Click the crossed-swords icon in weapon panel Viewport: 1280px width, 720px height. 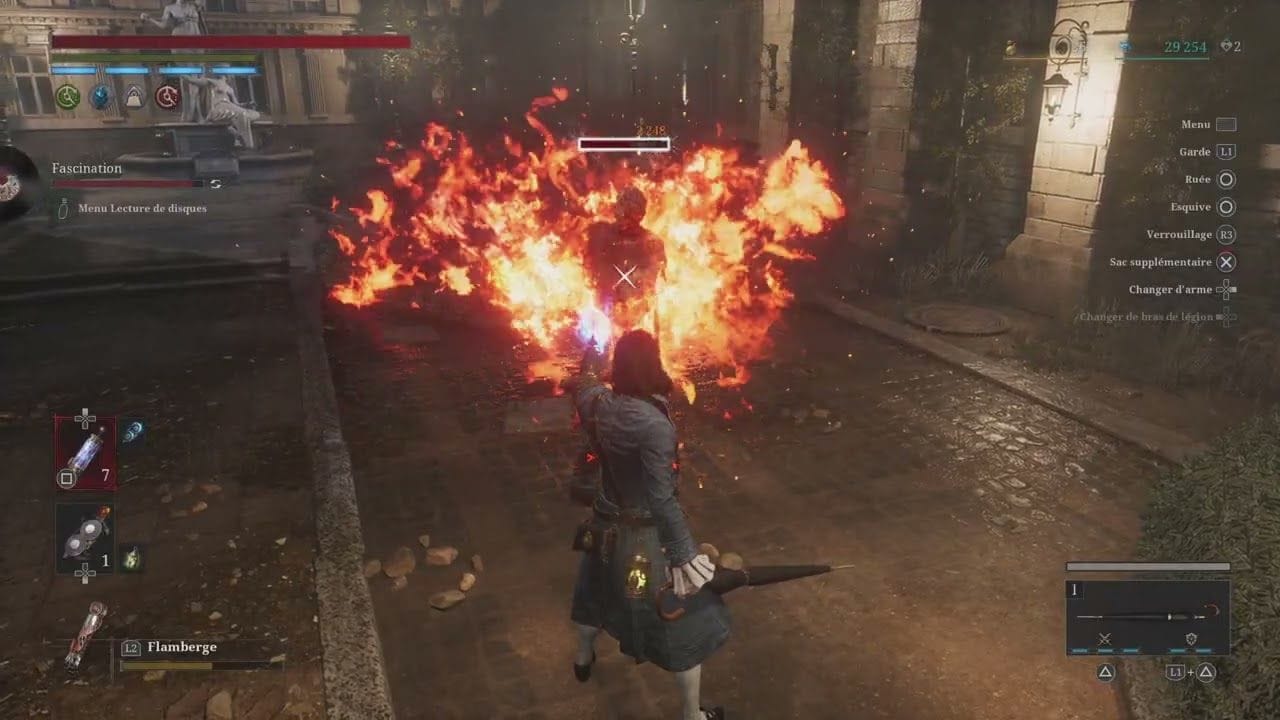pos(1105,640)
